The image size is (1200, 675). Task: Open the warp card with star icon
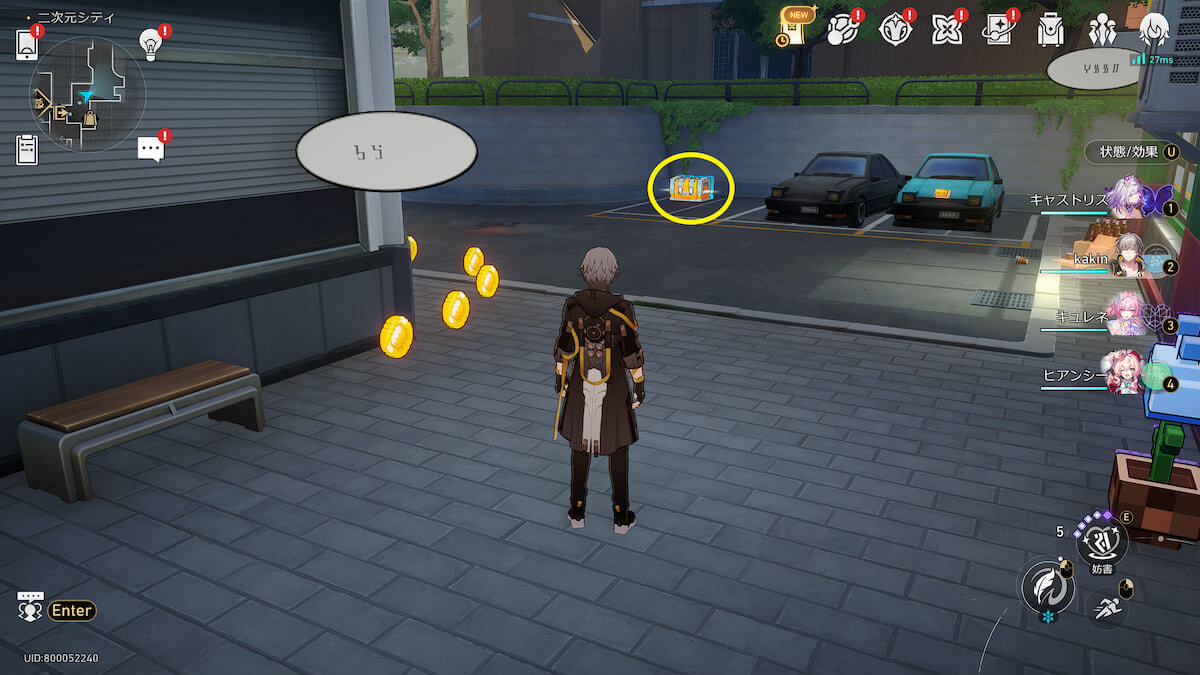[x=999, y=30]
